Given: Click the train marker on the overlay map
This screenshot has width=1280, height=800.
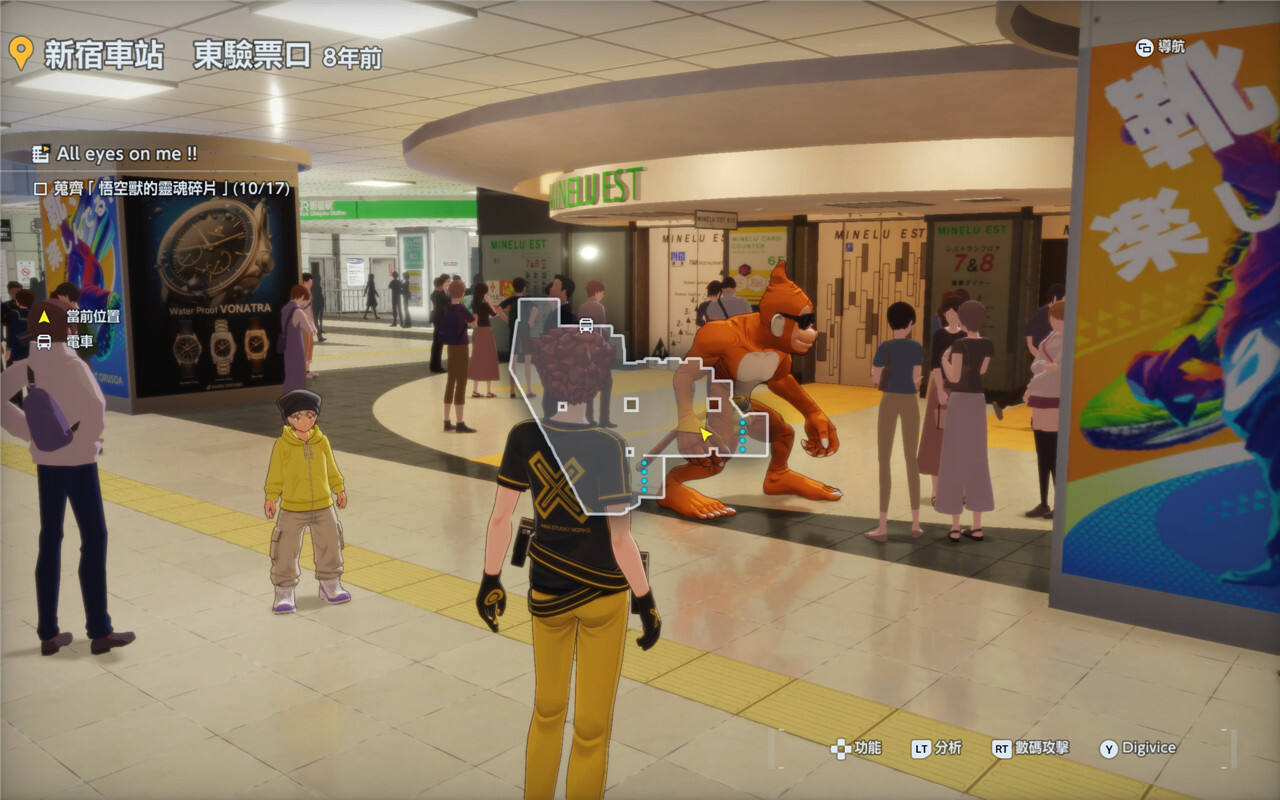Looking at the screenshot, I should pos(586,325).
